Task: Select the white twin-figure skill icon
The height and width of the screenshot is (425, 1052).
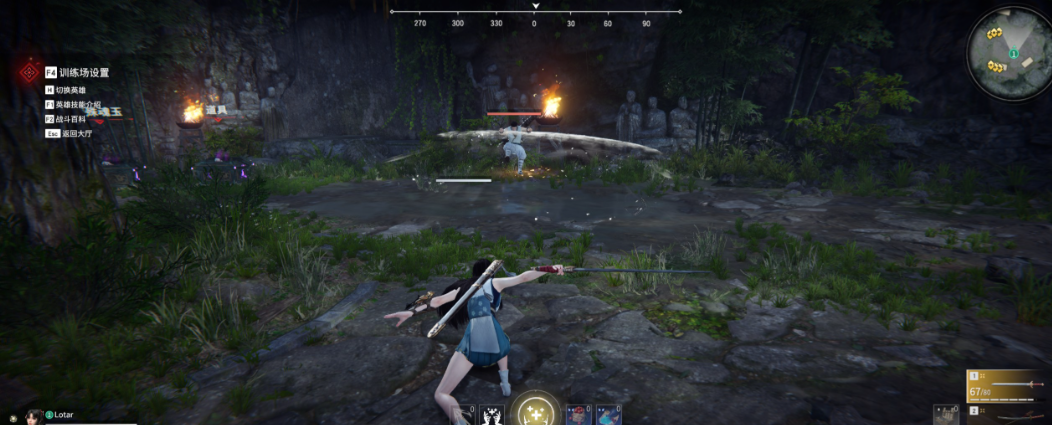Action: point(491,414)
